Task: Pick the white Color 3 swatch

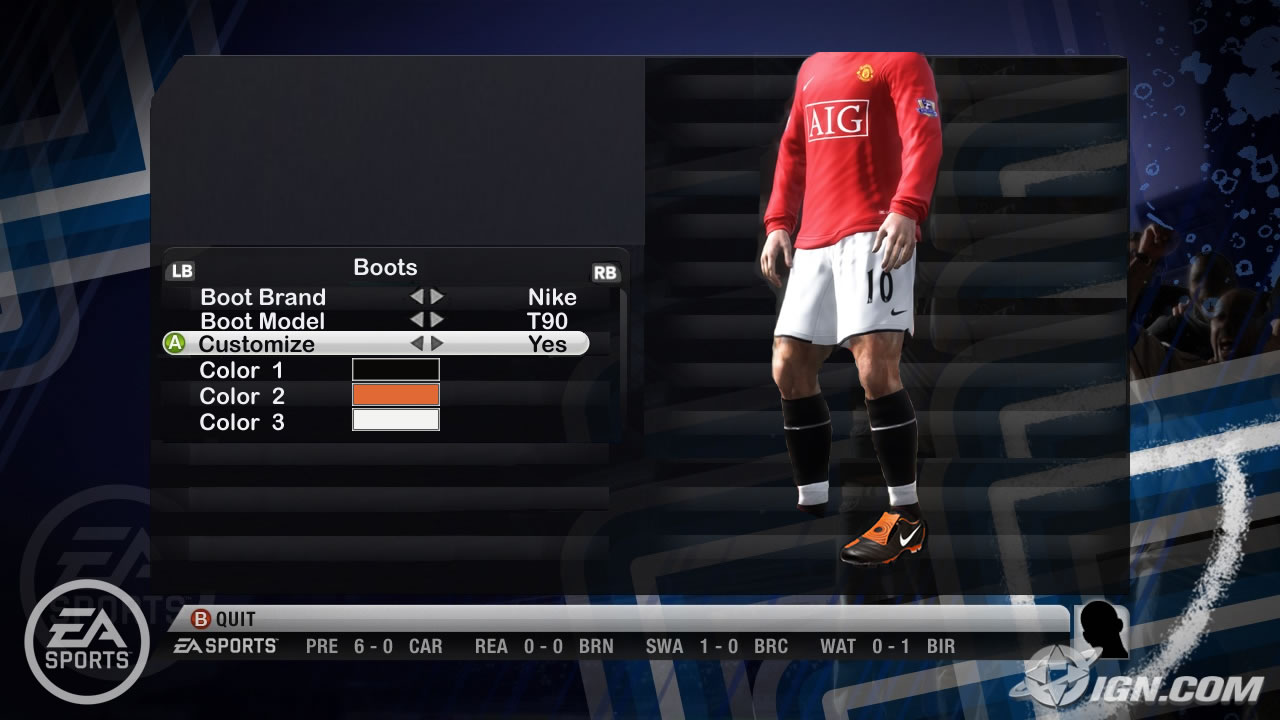Action: coord(395,420)
